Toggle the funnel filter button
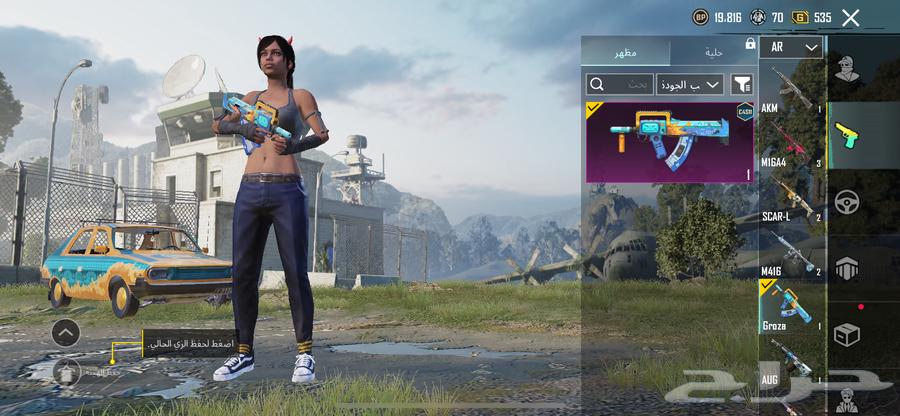 coord(743,84)
